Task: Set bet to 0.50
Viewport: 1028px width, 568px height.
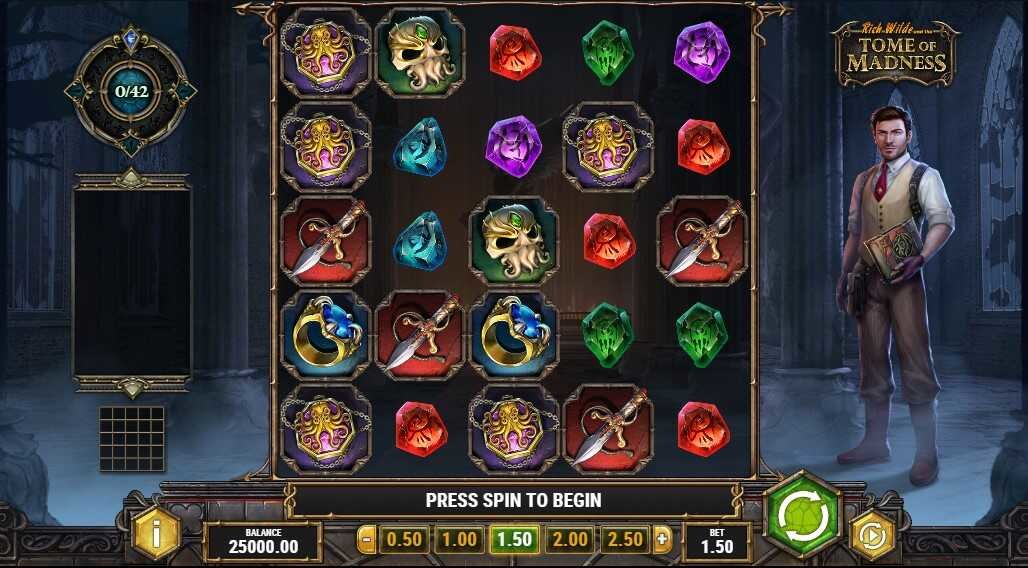Action: [404, 540]
